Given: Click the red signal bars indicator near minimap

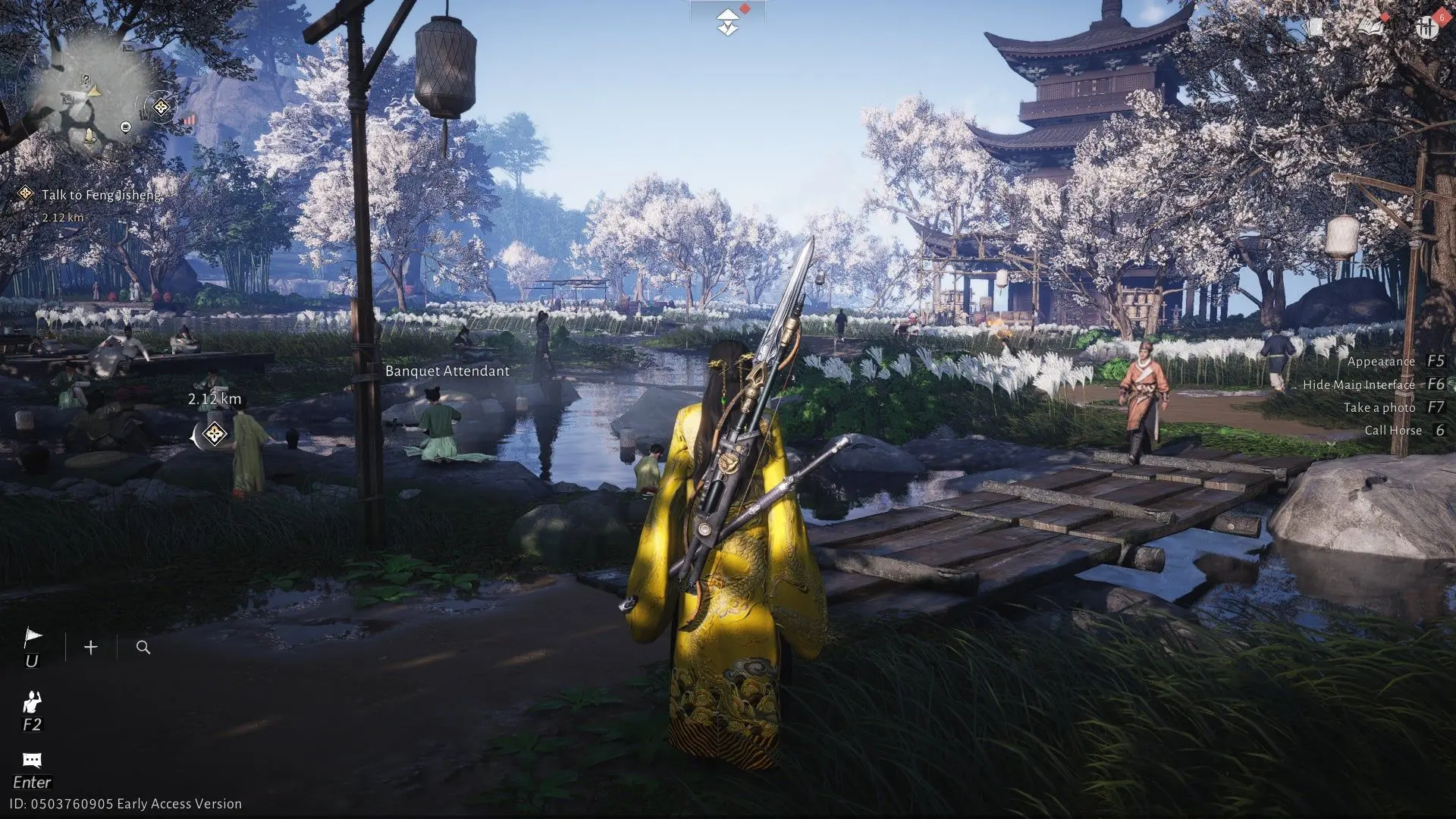Looking at the screenshot, I should tap(190, 120).
